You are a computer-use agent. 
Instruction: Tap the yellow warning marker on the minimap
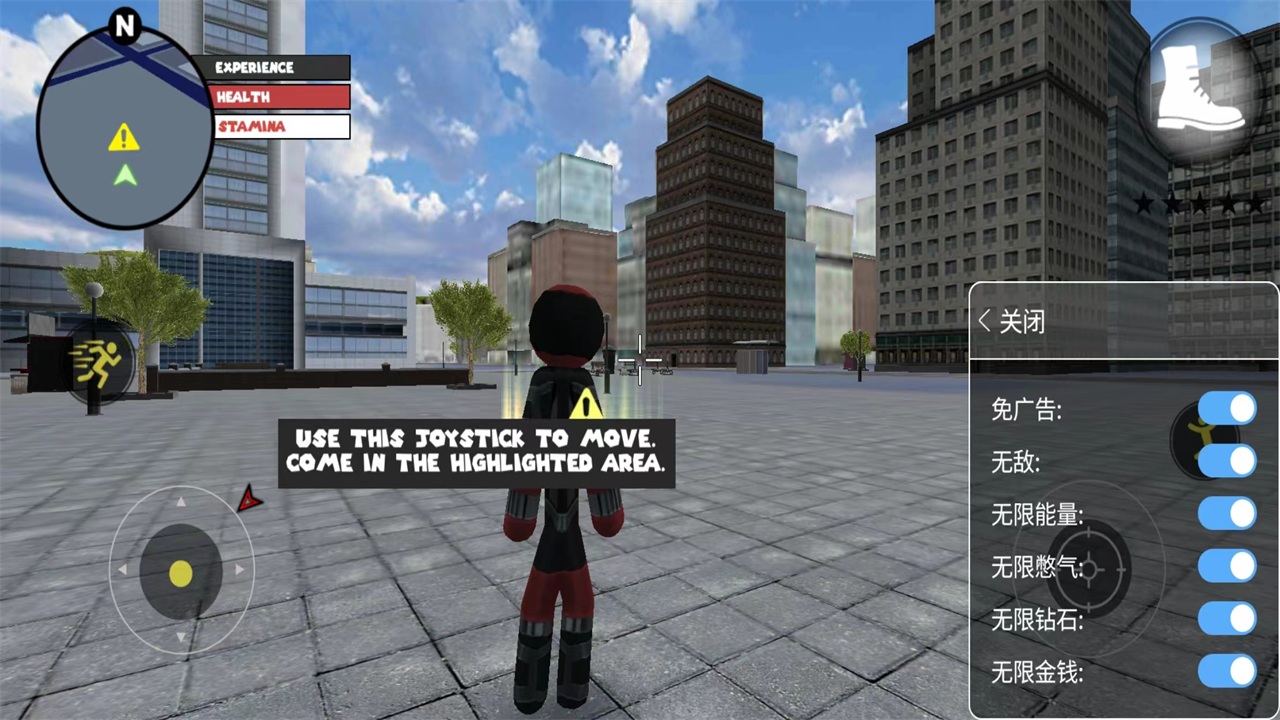[x=122, y=138]
